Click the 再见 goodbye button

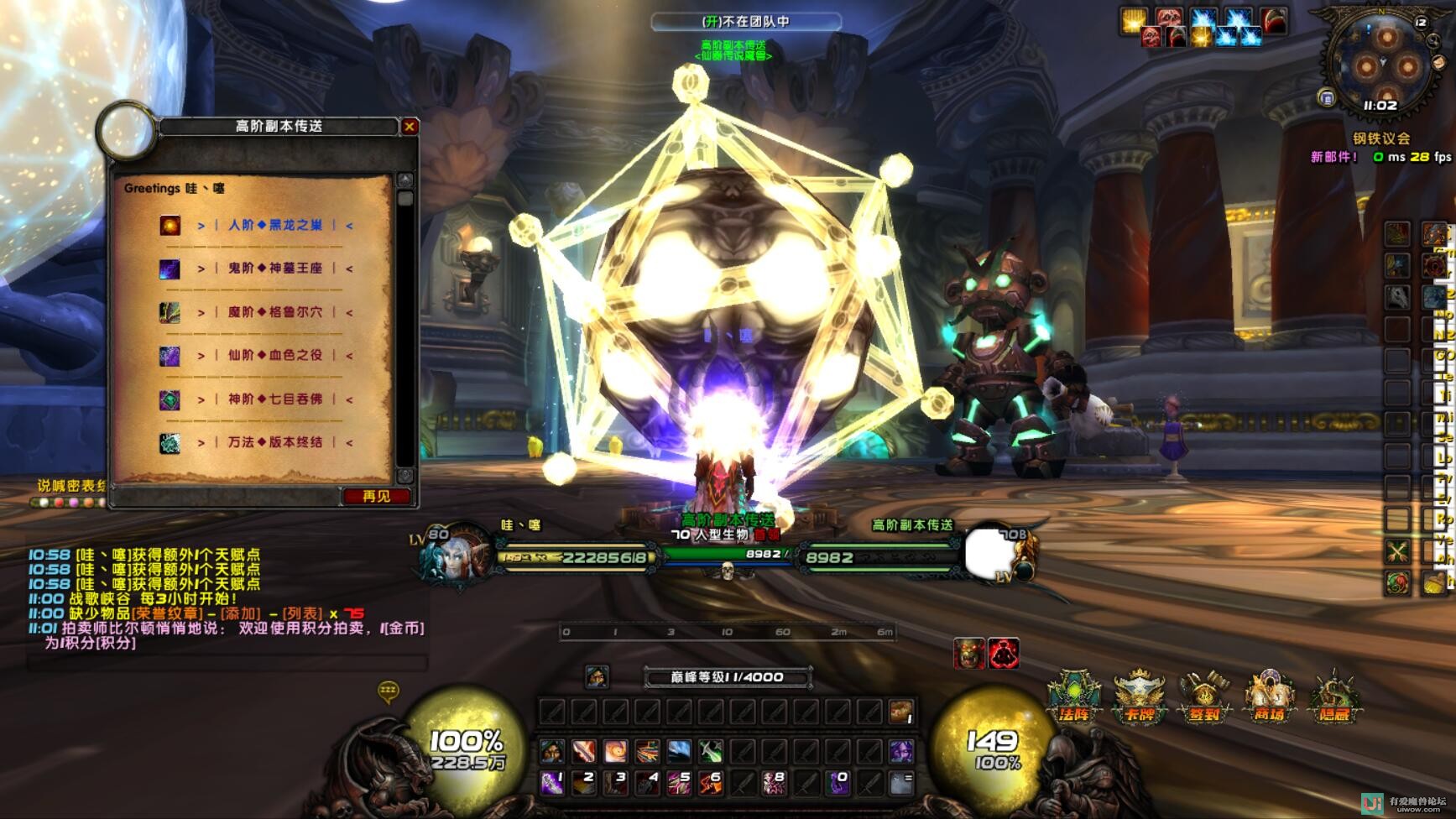[x=377, y=497]
